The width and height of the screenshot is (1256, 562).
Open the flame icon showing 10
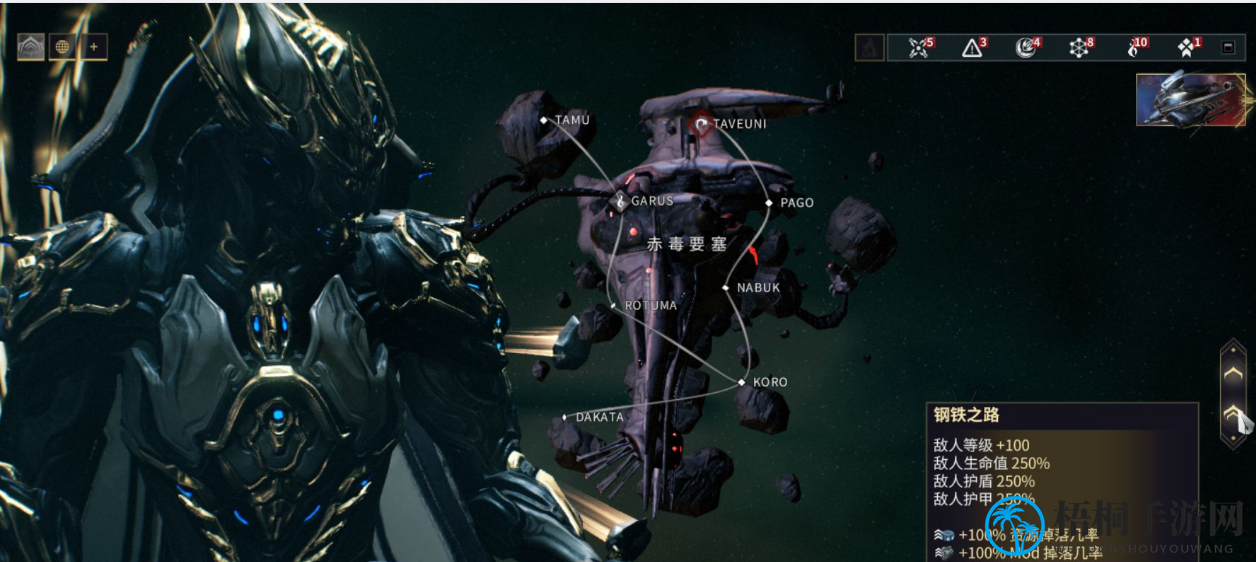pyautogui.click(x=1134, y=47)
